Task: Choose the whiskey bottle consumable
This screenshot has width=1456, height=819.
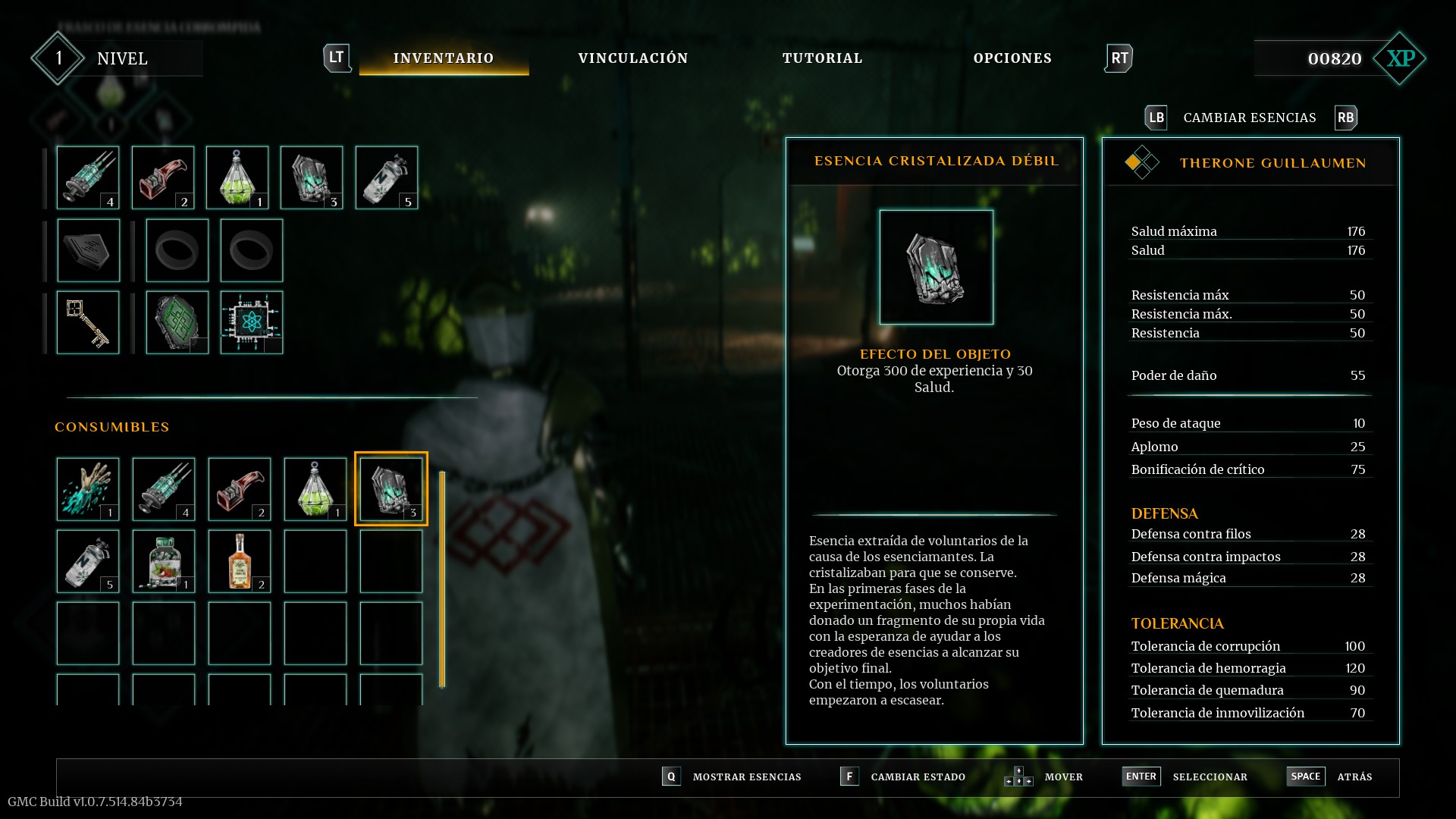Action: 240,561
